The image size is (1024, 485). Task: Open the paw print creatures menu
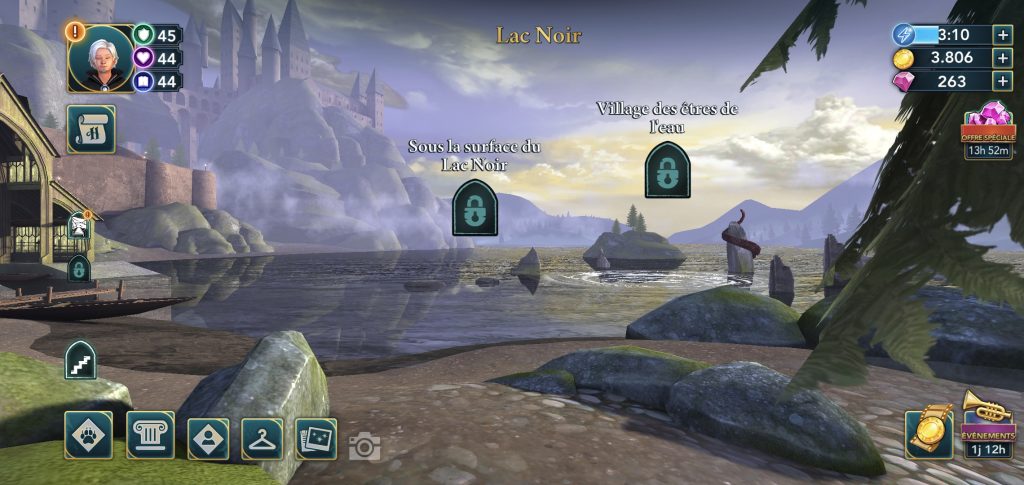[x=89, y=436]
